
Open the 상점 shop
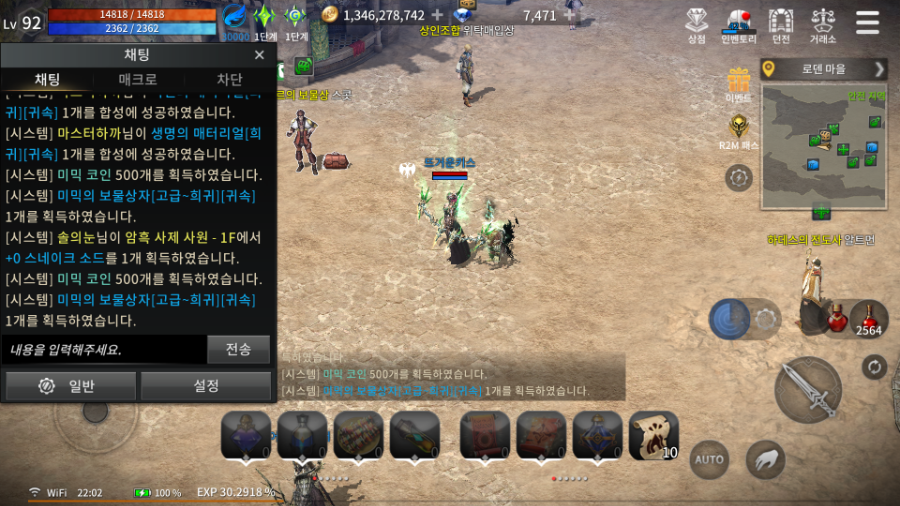coord(697,24)
